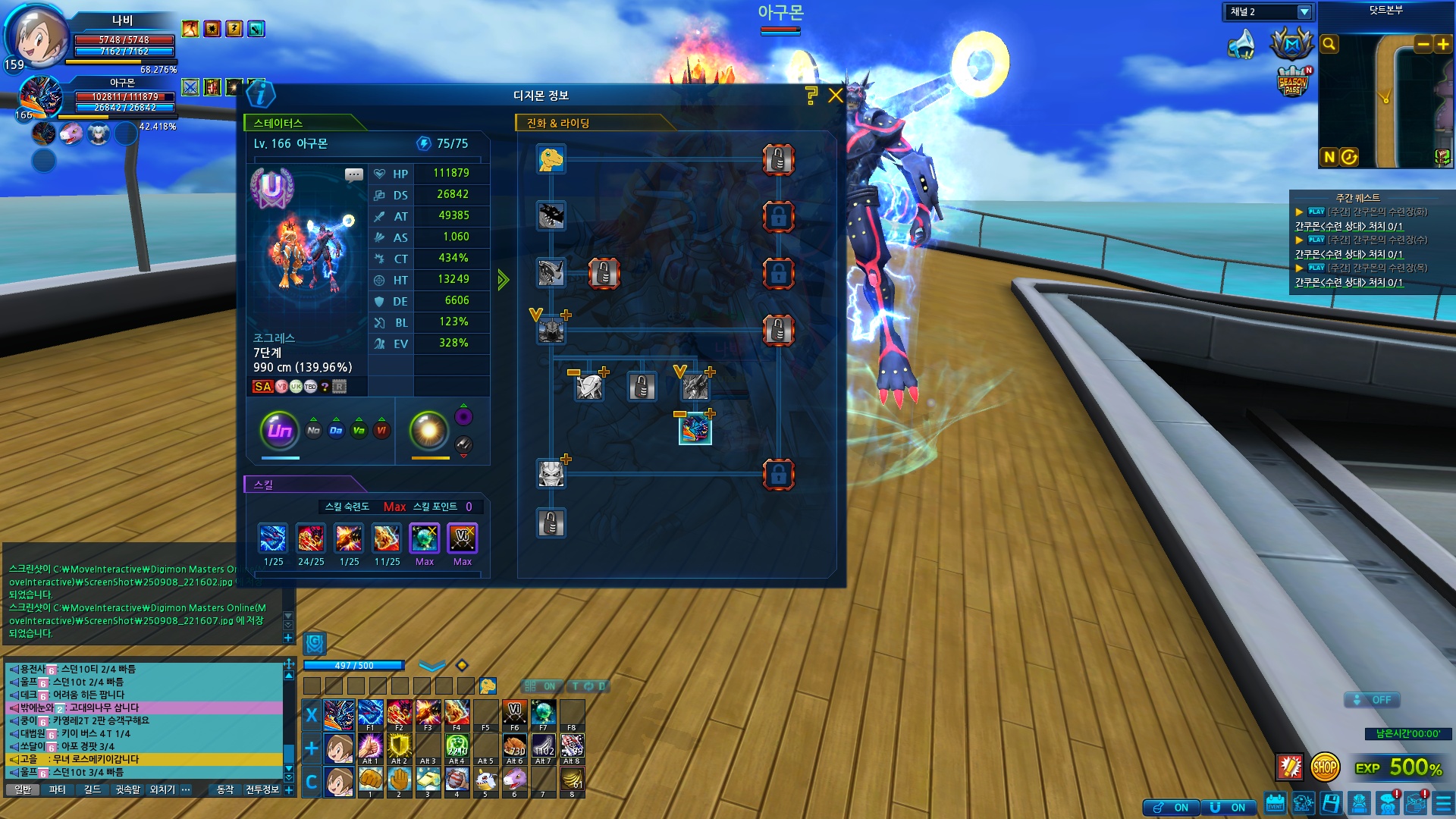Open help for the Digimon info window
Screen dimensions: 1456x819
pos(811,96)
